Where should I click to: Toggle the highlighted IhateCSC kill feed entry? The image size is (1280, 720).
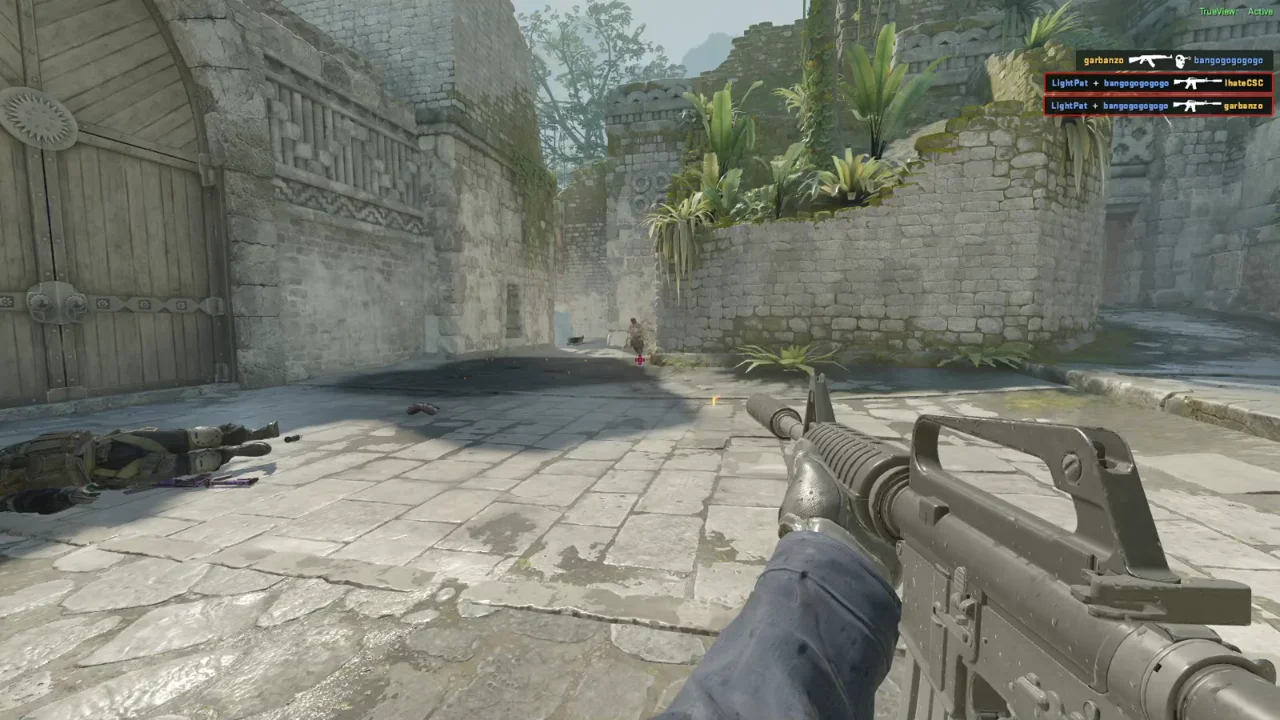(1160, 83)
